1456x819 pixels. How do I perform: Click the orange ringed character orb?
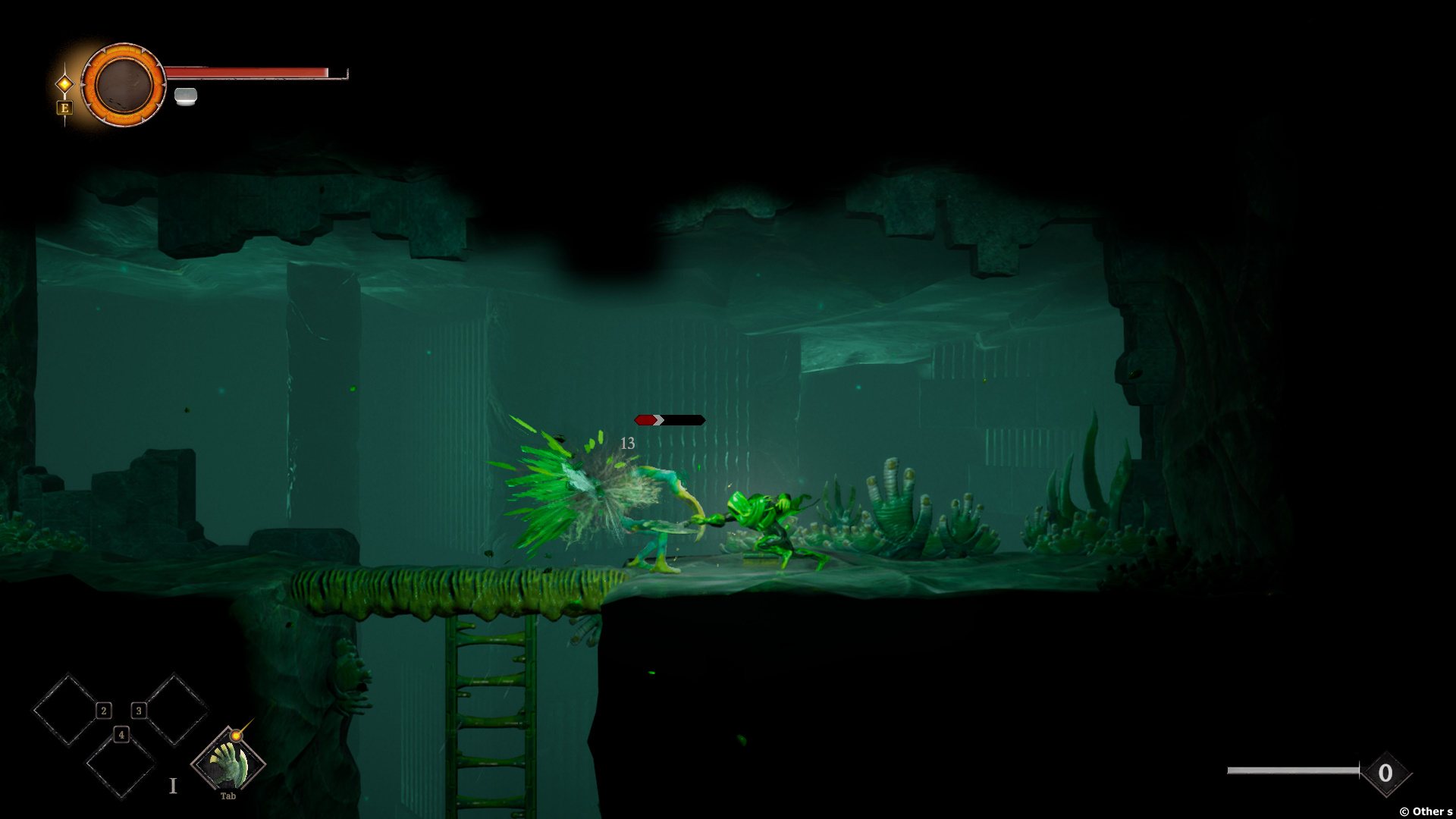[x=123, y=84]
